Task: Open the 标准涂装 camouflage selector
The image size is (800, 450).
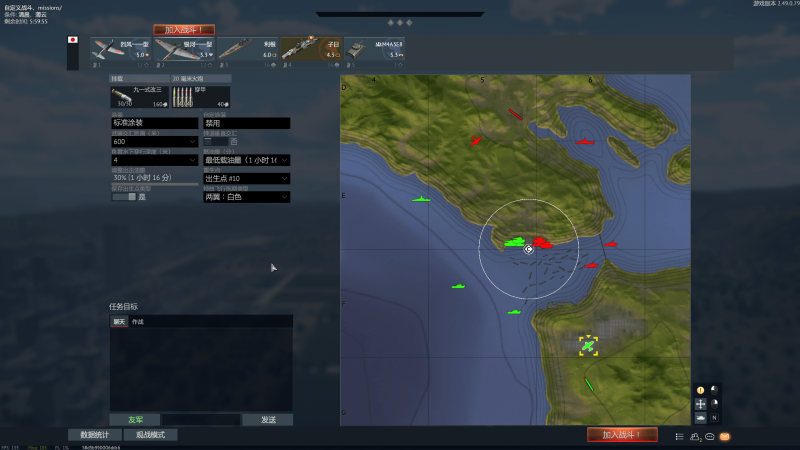Action: point(154,123)
